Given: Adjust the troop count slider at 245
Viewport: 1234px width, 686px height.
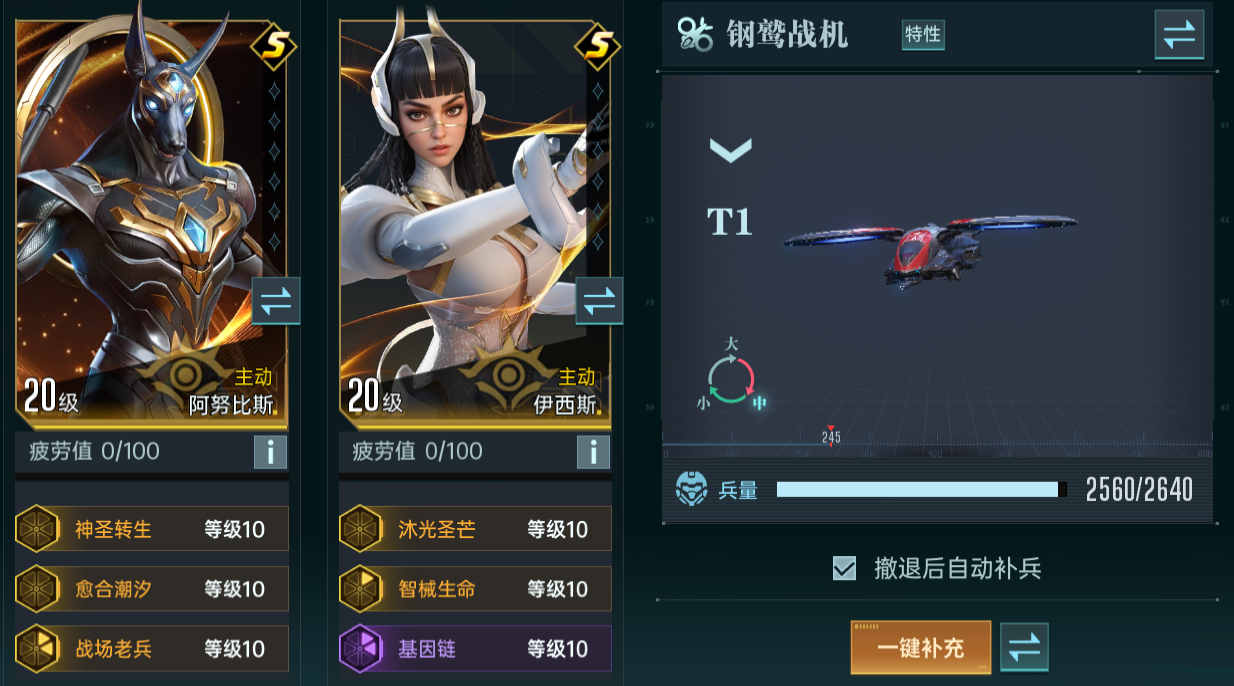Looking at the screenshot, I should coord(831,432).
